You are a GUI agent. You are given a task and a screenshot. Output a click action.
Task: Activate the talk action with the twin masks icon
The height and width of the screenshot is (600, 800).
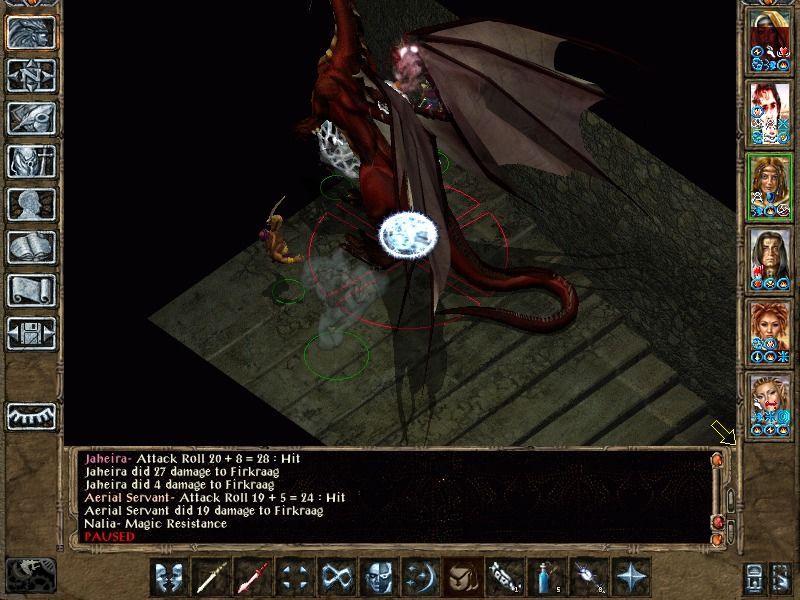coord(169,577)
